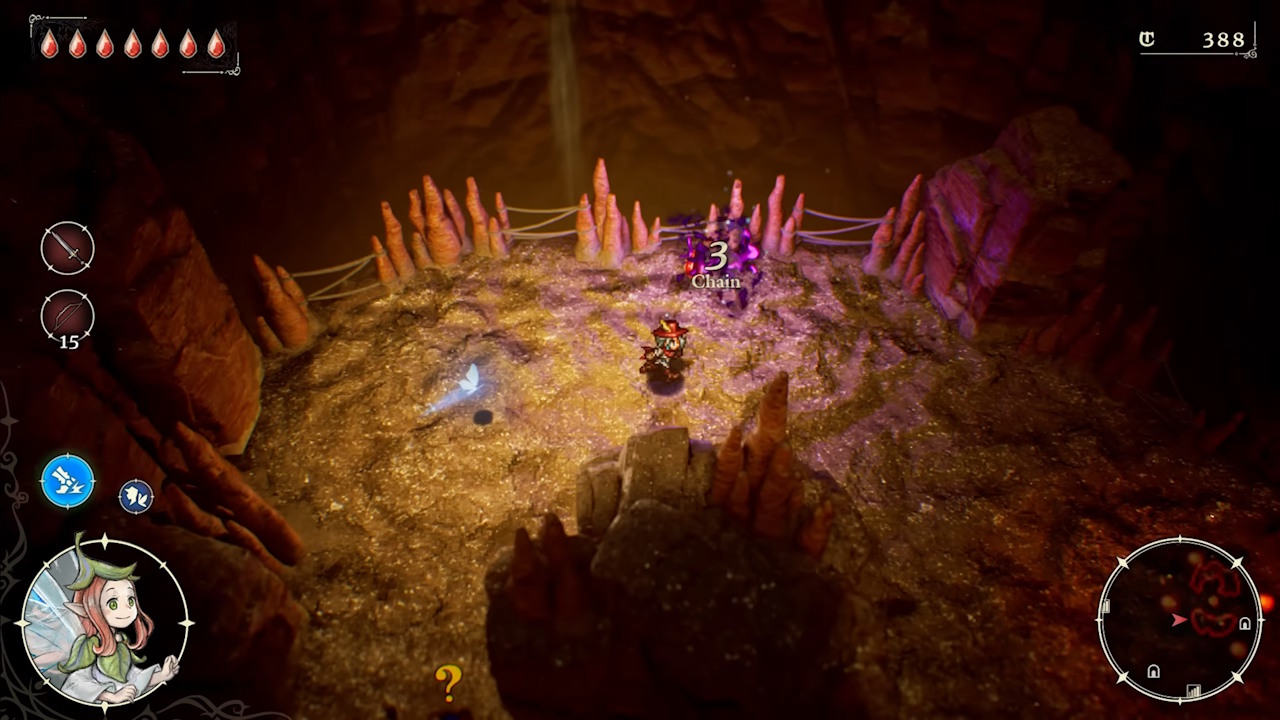This screenshot has width=1280, height=720.
Task: Select the bow weapon icon
Action: click(x=67, y=316)
